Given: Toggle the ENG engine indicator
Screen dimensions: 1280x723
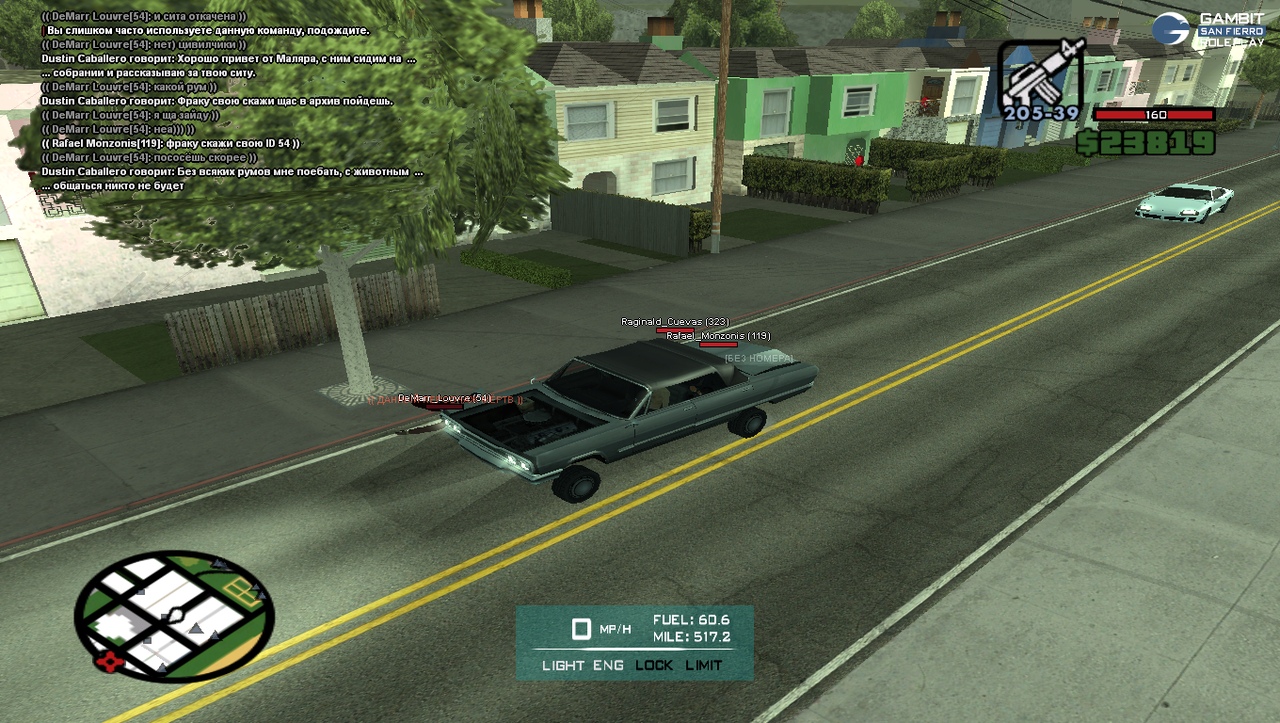Looking at the screenshot, I should point(608,665).
